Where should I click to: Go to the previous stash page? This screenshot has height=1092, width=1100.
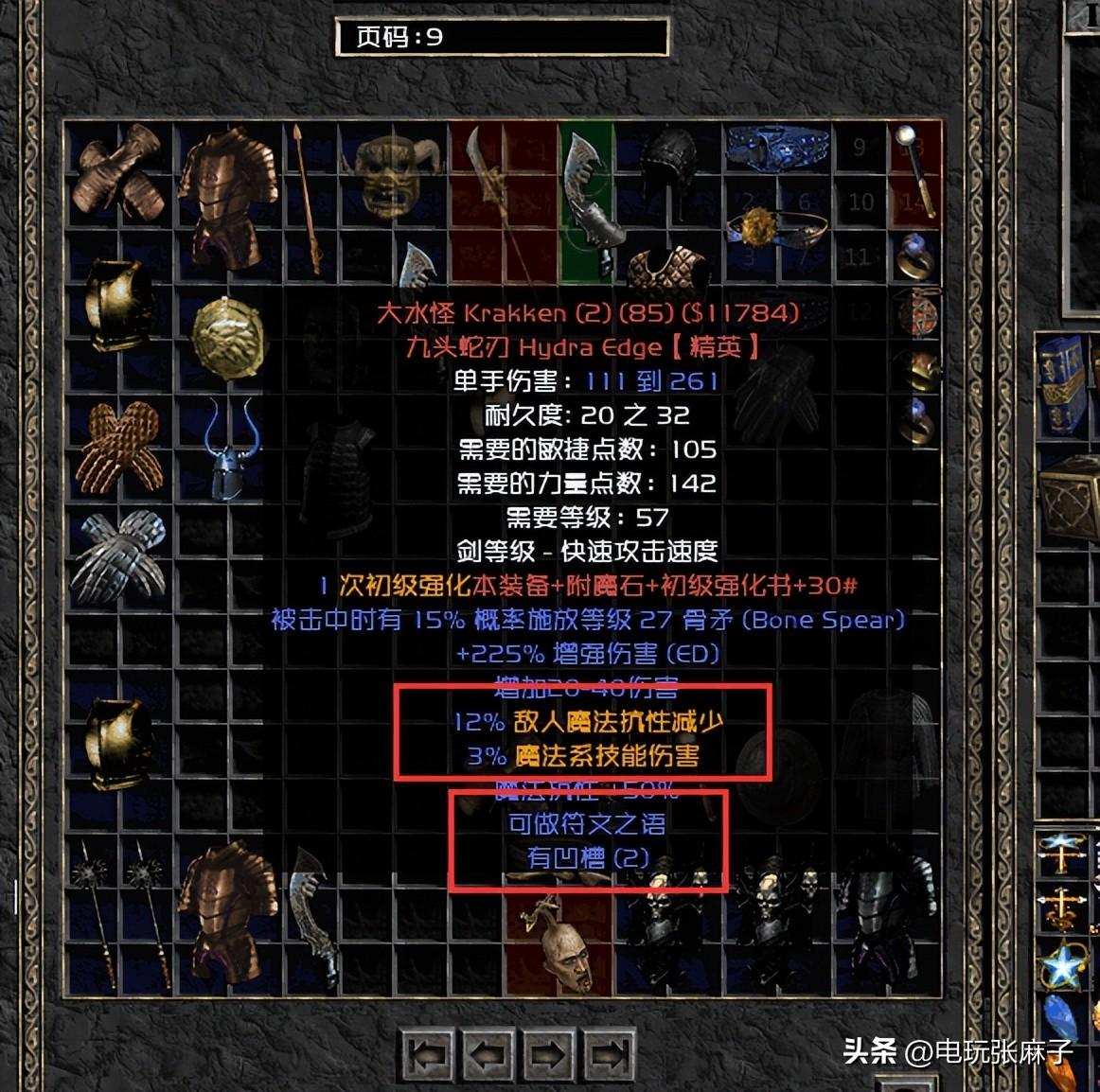point(488,1053)
